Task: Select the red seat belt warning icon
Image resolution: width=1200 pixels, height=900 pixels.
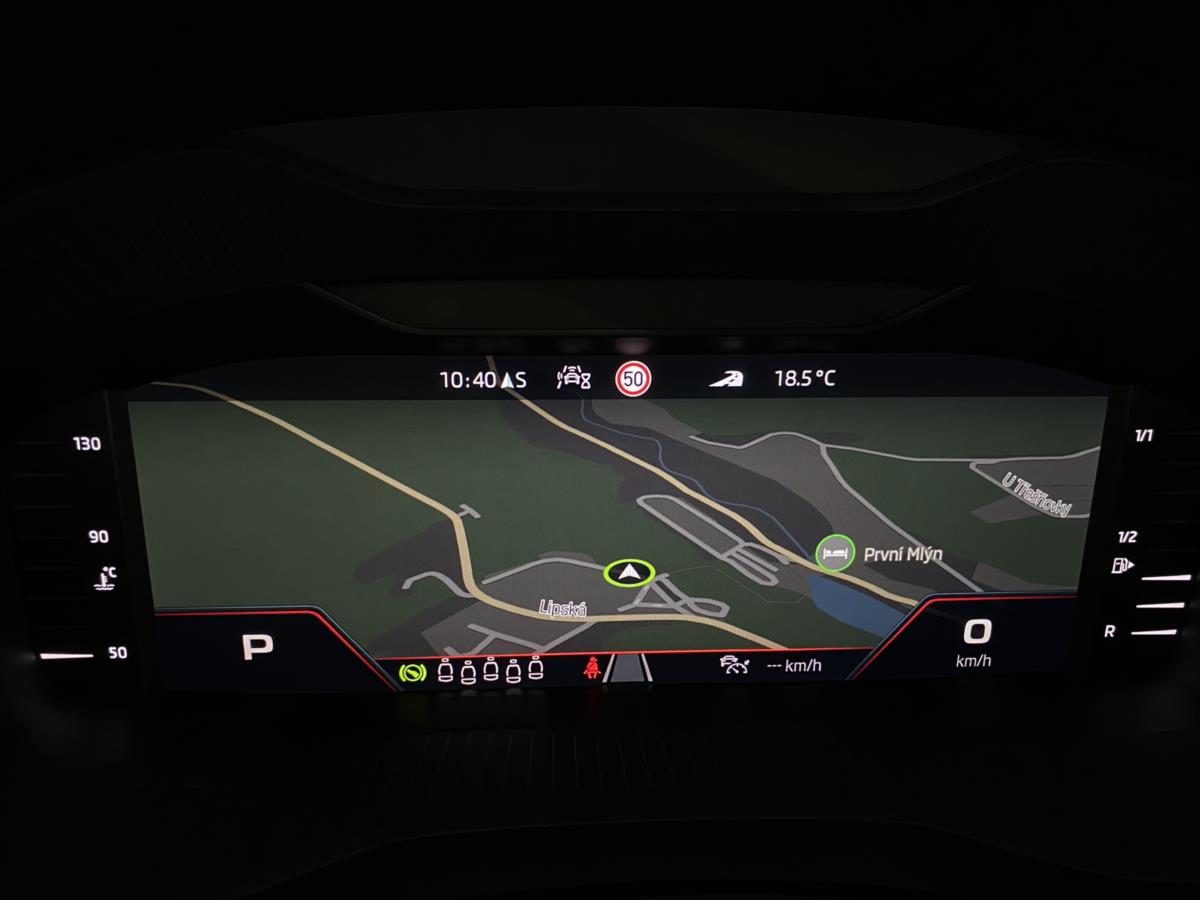Action: tap(591, 667)
